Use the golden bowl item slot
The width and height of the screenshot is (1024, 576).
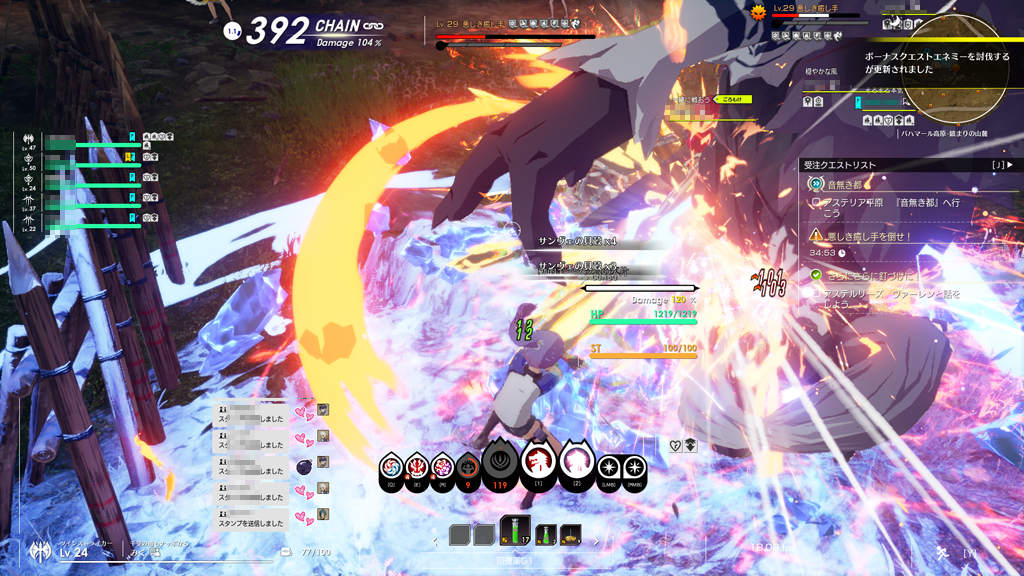point(571,535)
